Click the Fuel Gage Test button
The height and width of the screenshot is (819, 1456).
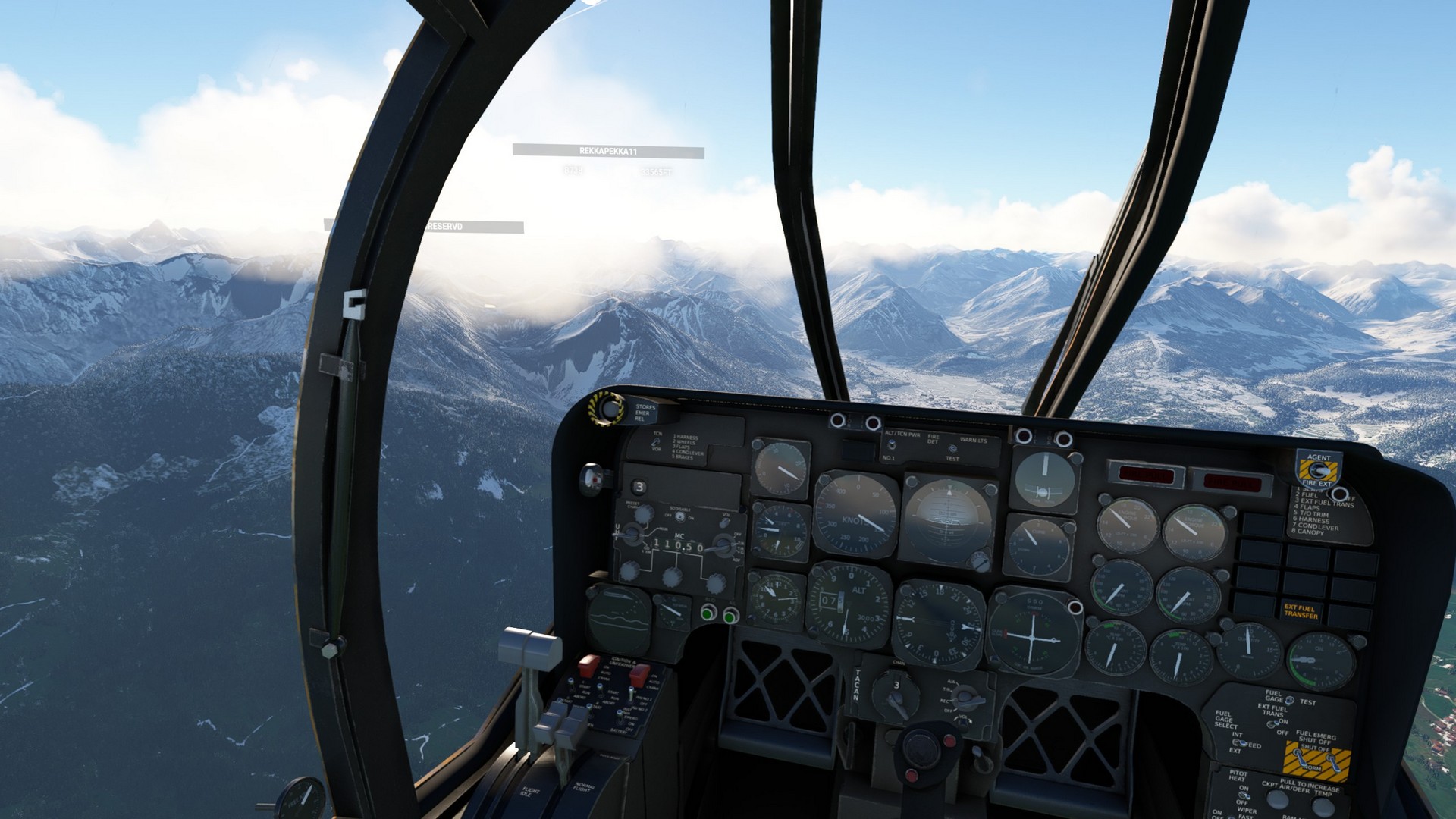[x=1290, y=701]
